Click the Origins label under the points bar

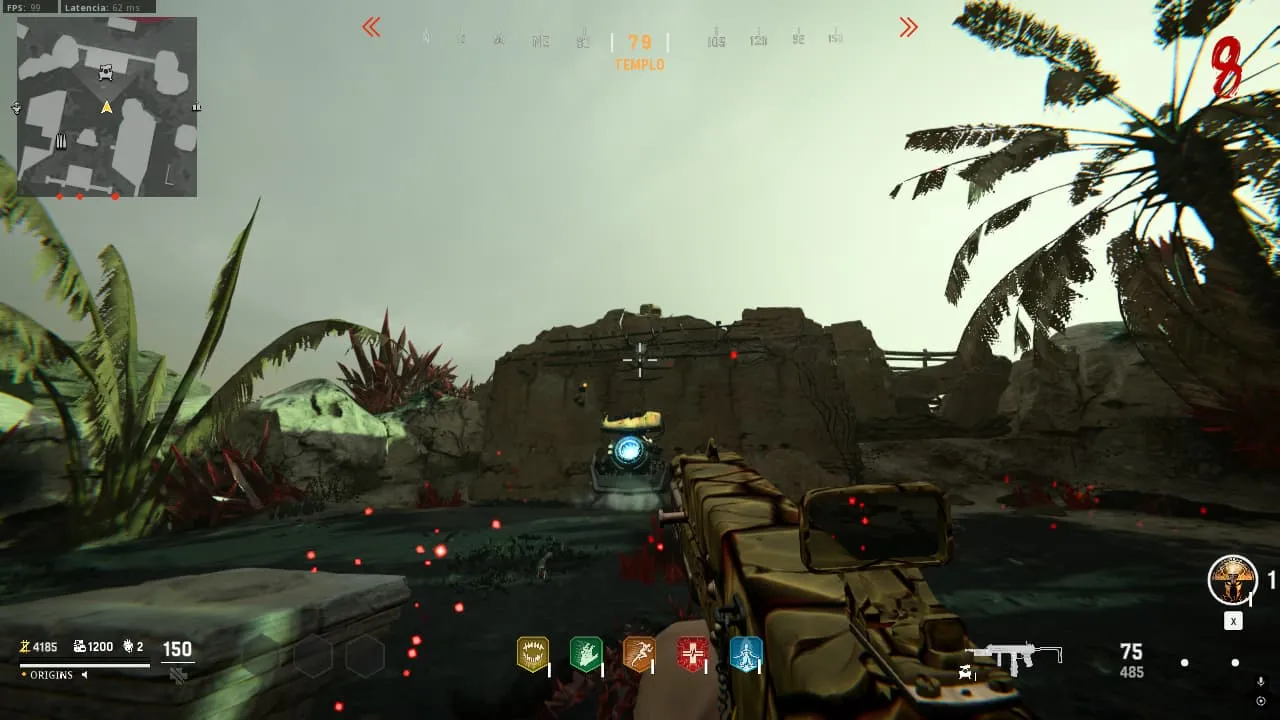(51, 675)
